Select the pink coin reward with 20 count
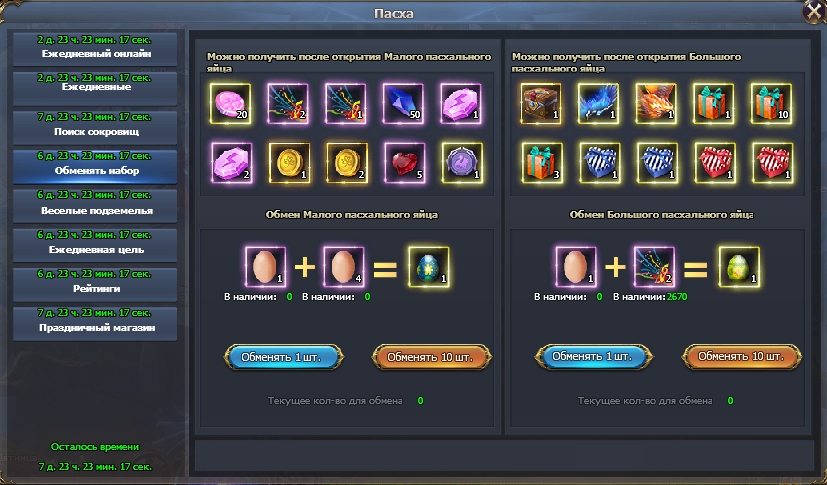The height and width of the screenshot is (485, 827). (x=231, y=101)
